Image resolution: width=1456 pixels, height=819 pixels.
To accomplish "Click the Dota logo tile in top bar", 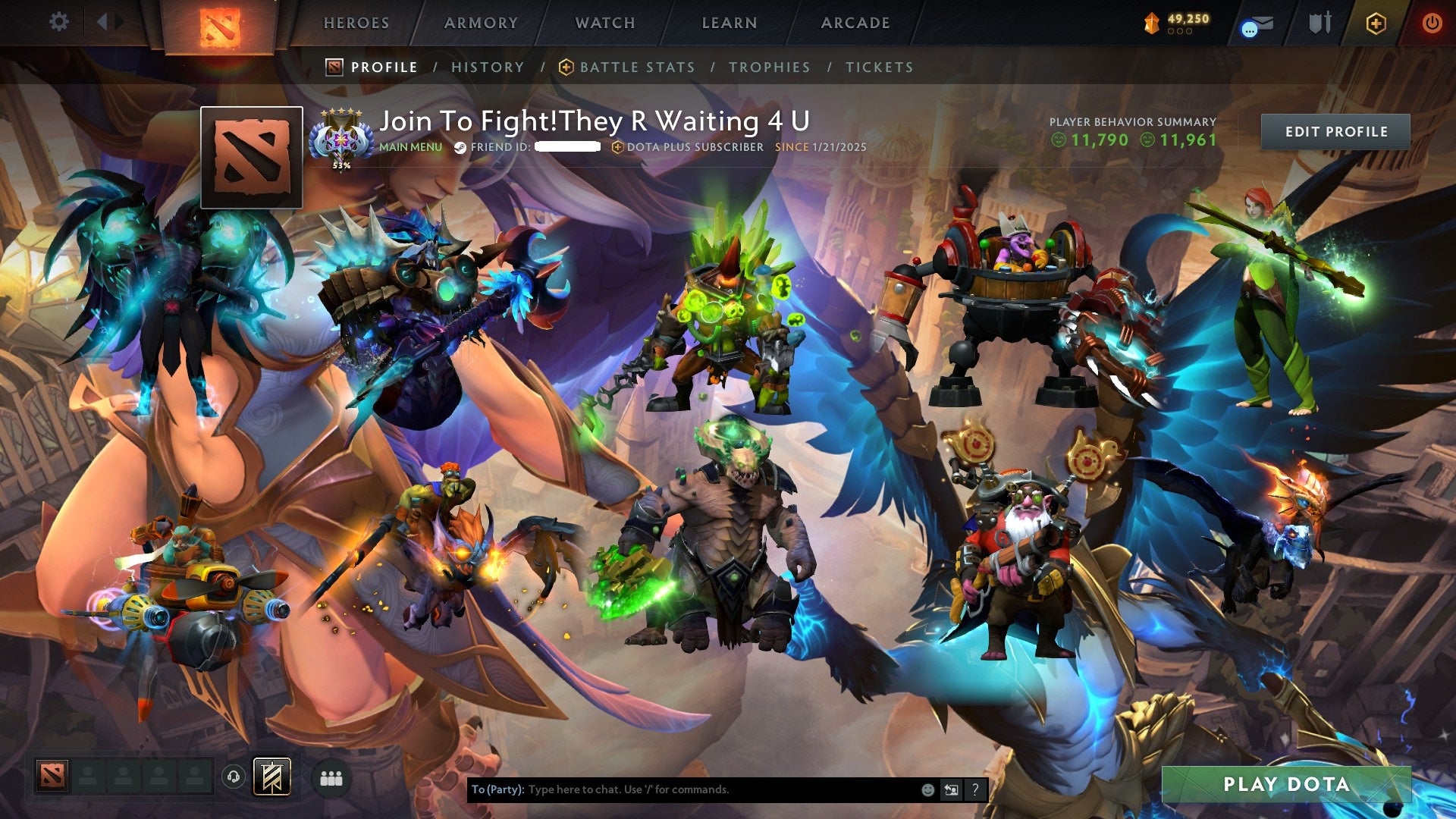I will tap(221, 23).
